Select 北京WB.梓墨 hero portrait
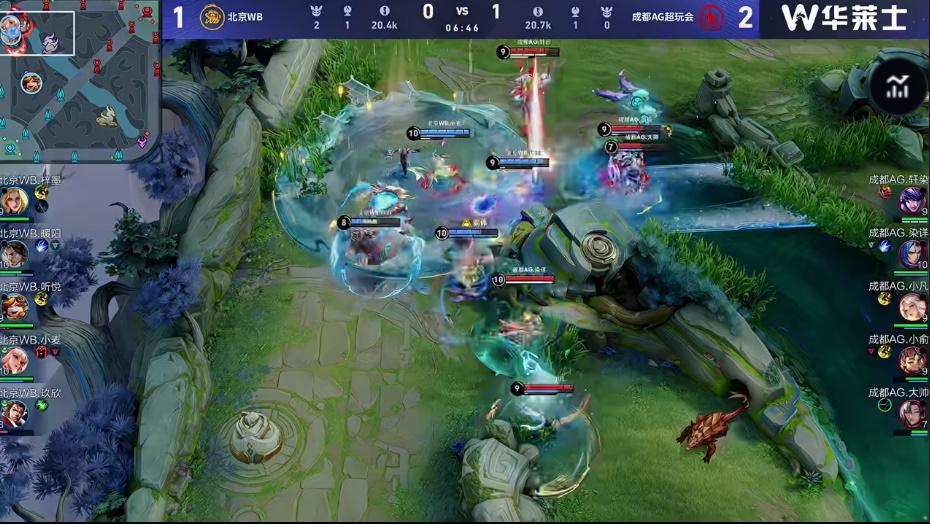 click(14, 201)
